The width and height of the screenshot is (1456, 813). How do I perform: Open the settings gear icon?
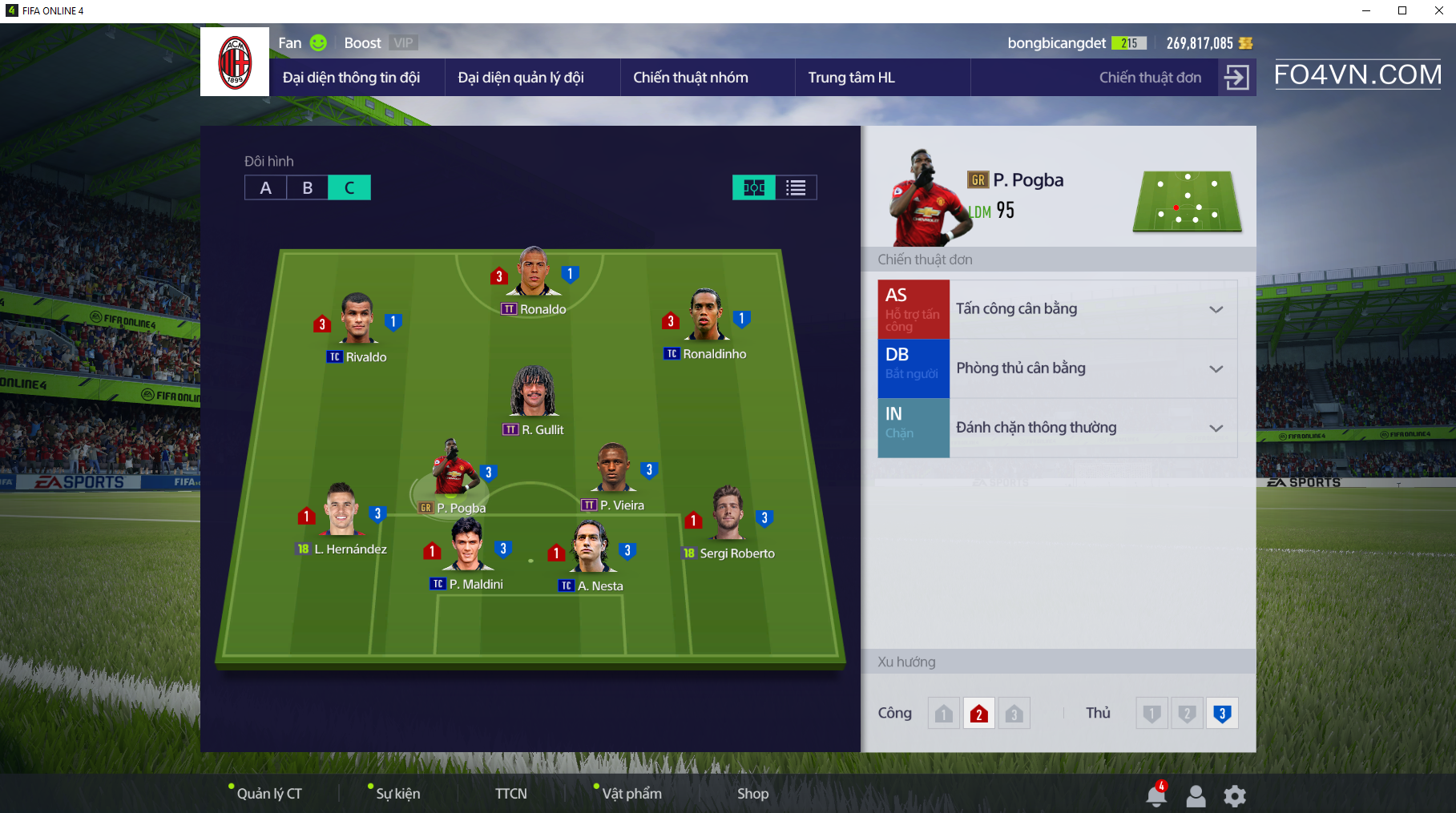click(1235, 795)
